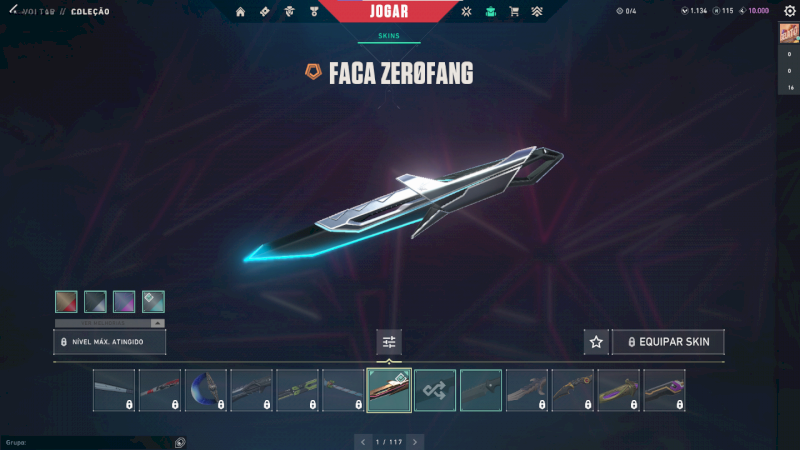
Task: Select the purple color variant swatch
Action: pos(124,301)
